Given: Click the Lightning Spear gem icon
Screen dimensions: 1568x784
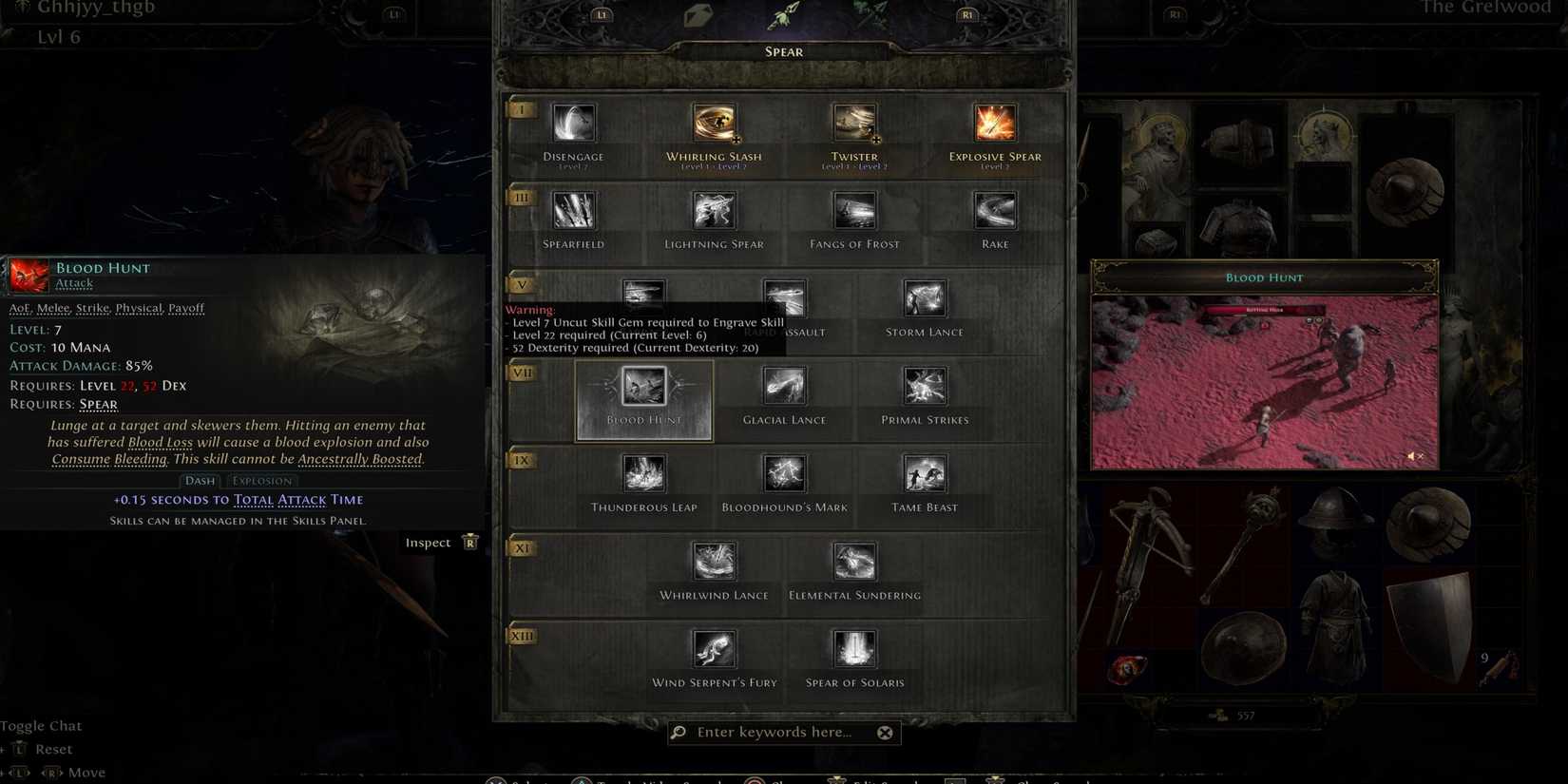Looking at the screenshot, I should [714, 210].
